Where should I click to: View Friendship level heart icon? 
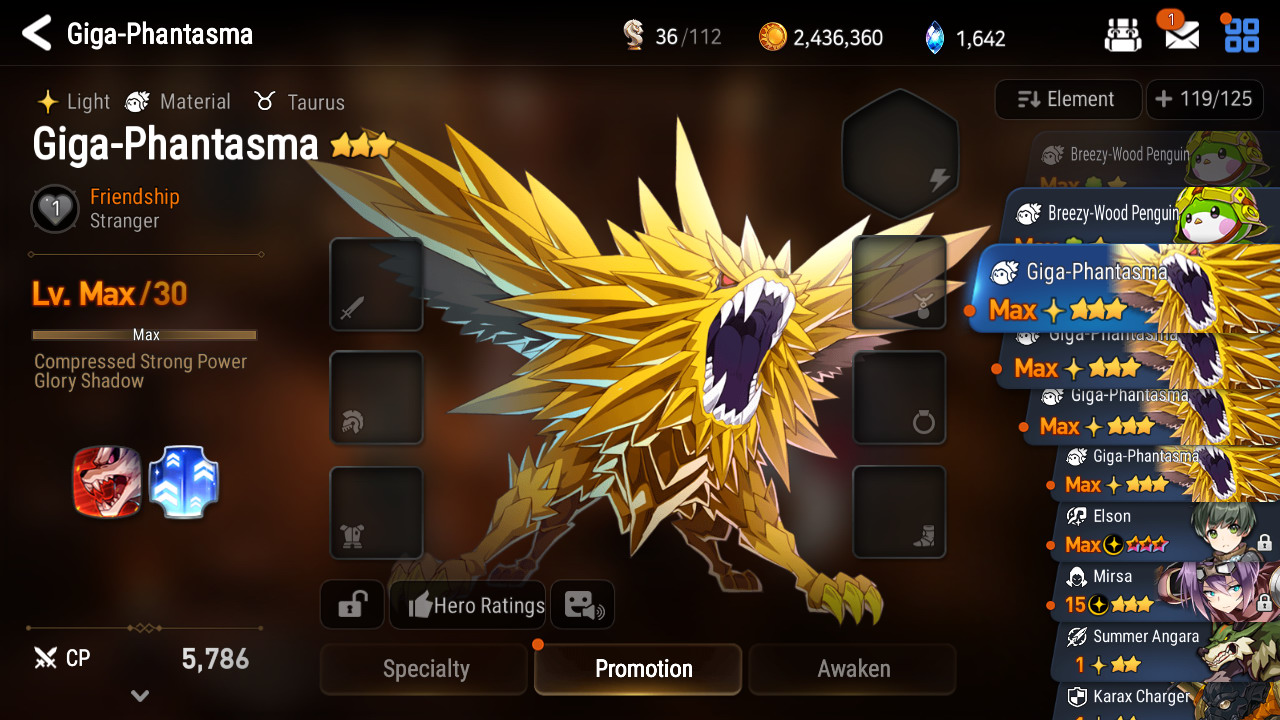56,209
